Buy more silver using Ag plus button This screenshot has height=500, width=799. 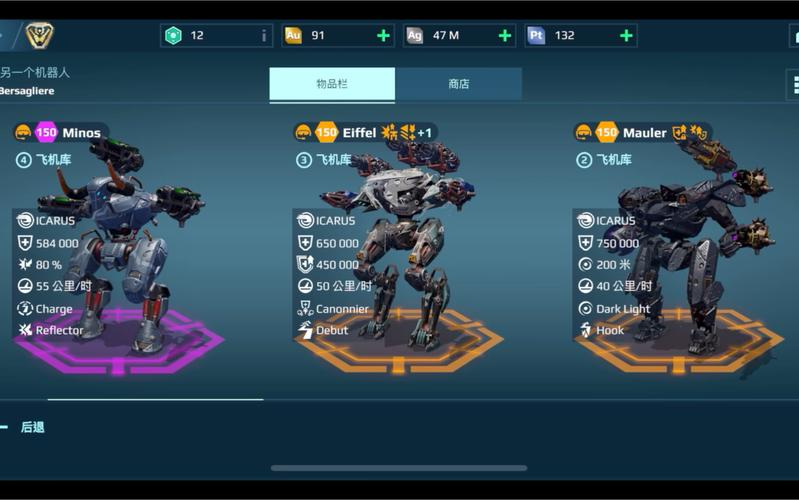(504, 36)
